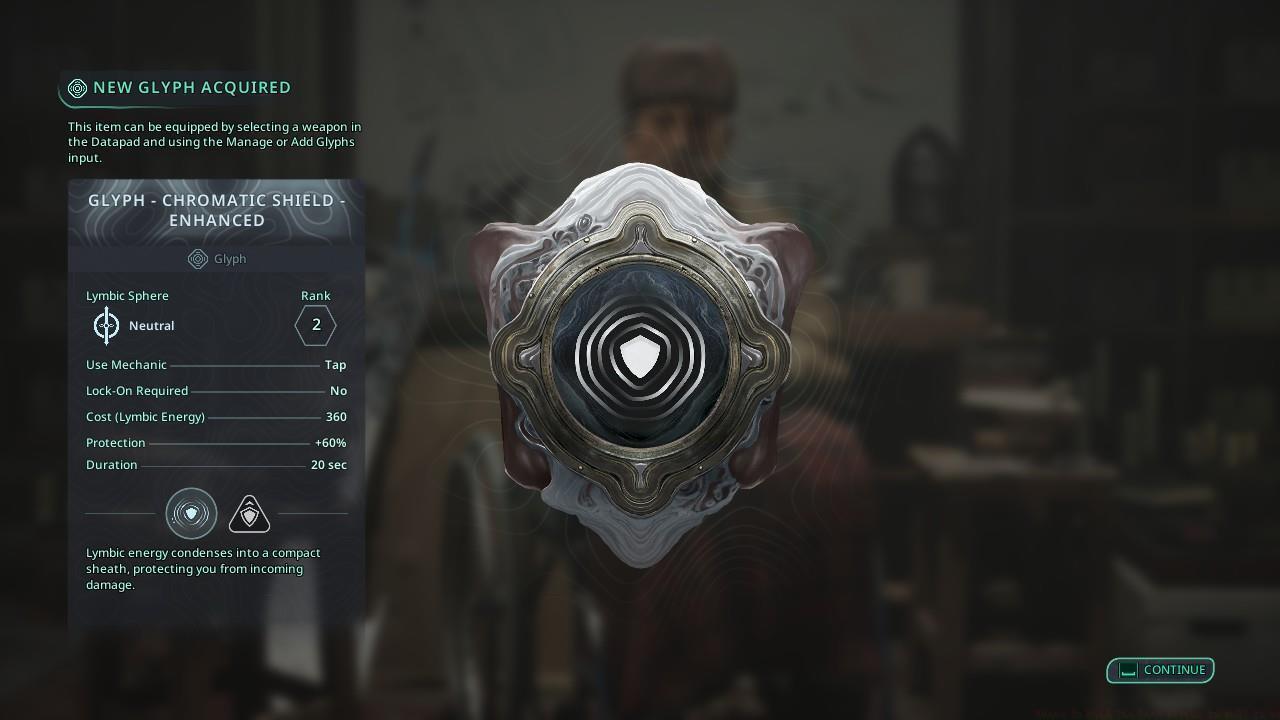This screenshot has width=1280, height=720.
Task: Toggle the Neutral alignment indicator
Action: coord(151,325)
